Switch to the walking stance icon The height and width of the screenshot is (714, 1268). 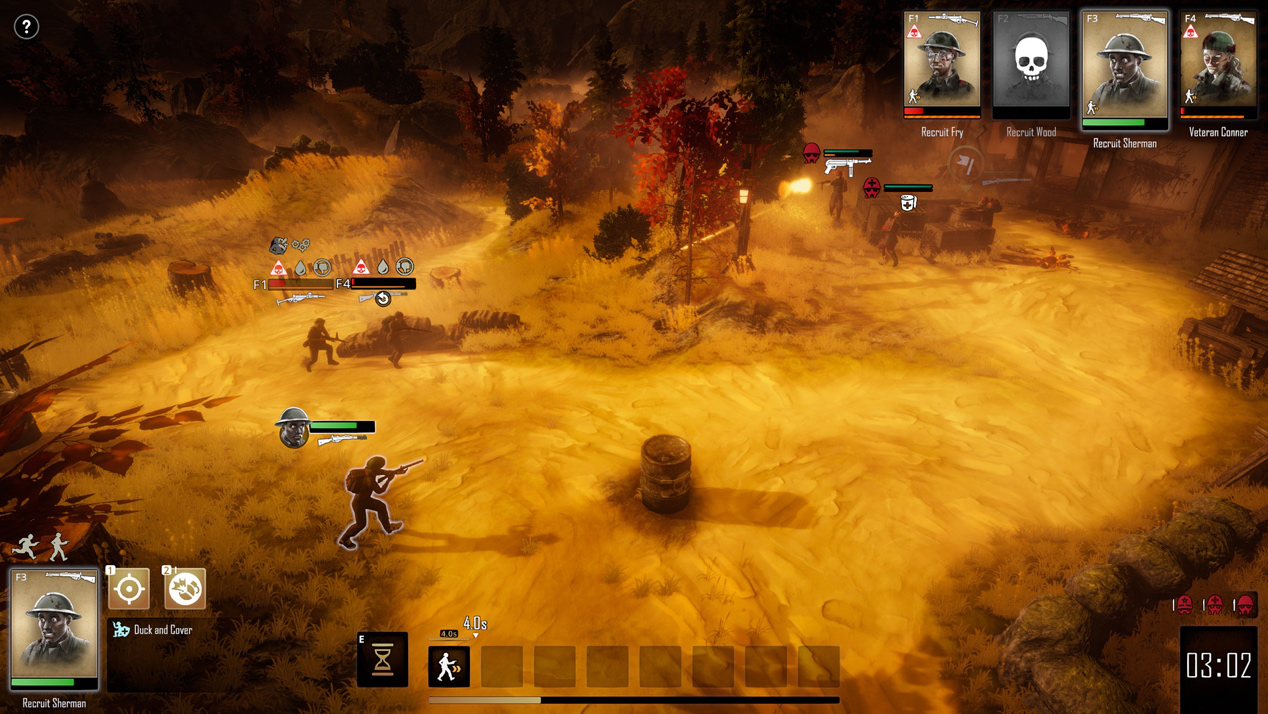pos(59,546)
